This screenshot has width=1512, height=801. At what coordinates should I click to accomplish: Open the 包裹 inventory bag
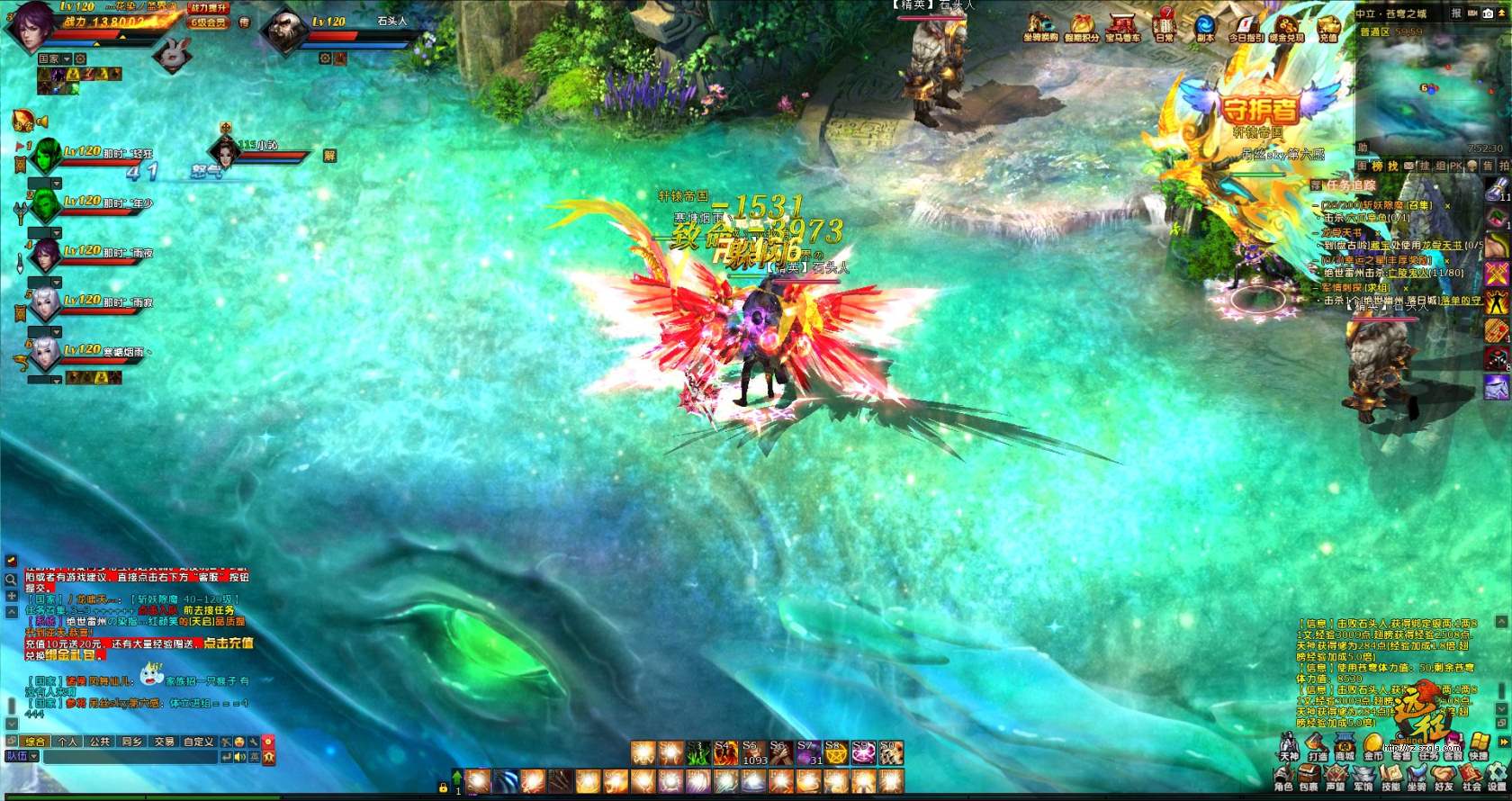tap(1309, 778)
